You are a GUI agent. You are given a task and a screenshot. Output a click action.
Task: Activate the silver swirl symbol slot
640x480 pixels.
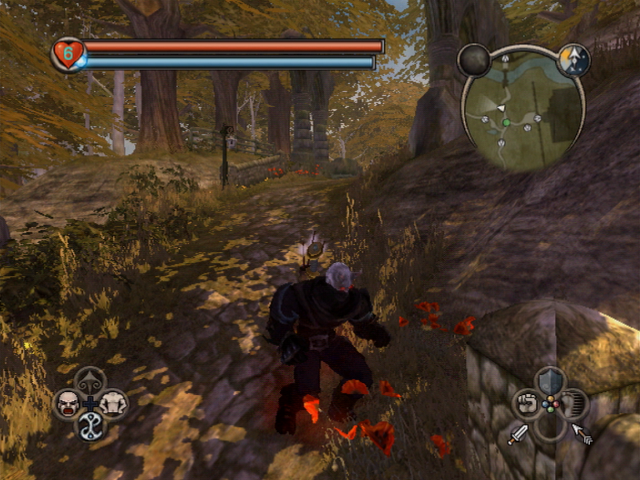90,427
